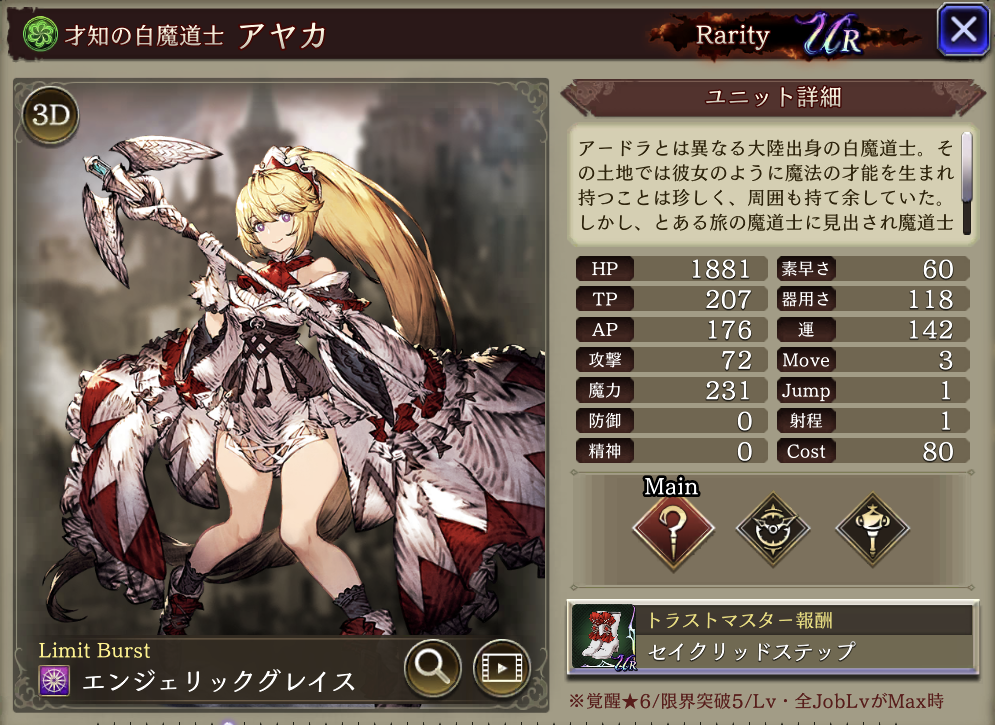Open the Trust Master reward セイクリッドステップ
This screenshot has width=995, height=725.
pos(771,636)
